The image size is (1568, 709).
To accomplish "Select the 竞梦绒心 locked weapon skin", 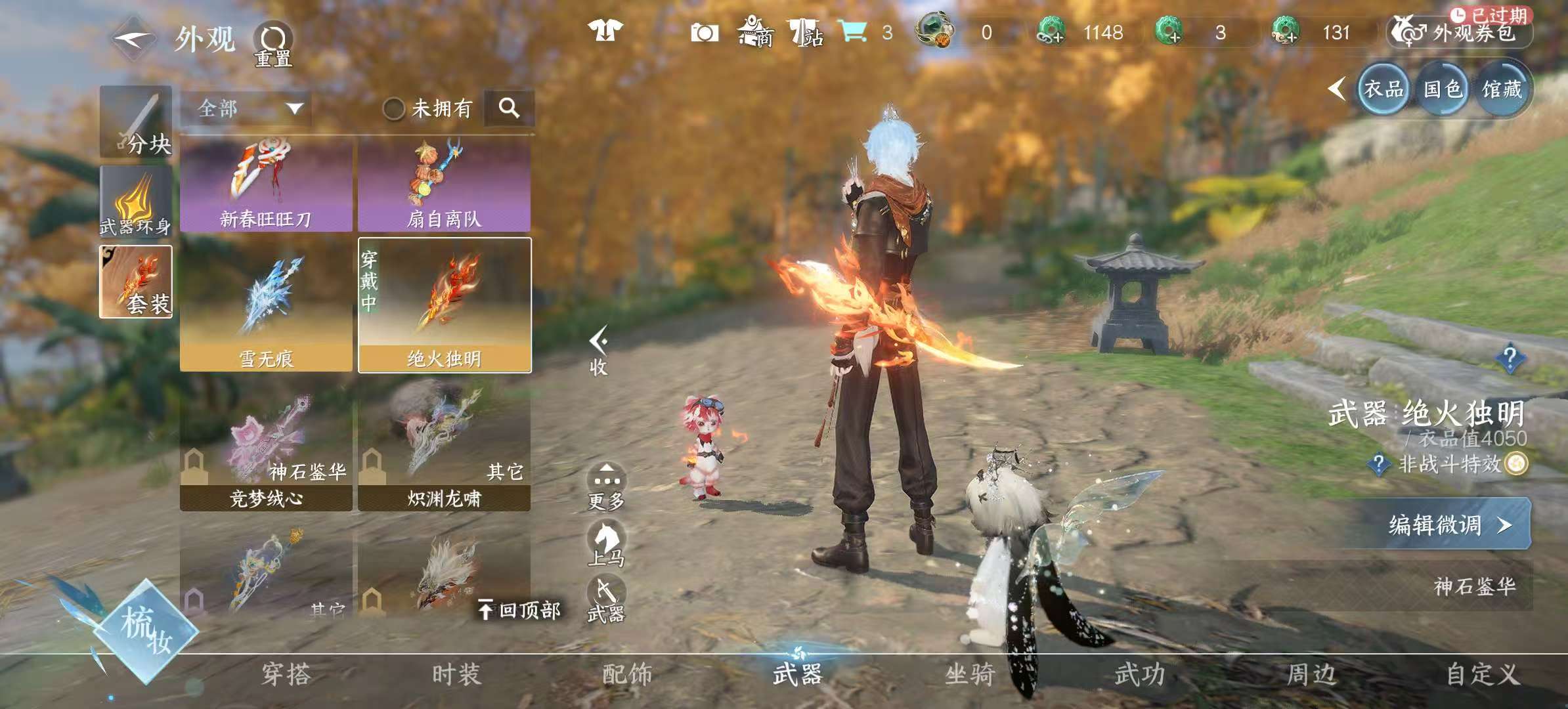I will [266, 454].
